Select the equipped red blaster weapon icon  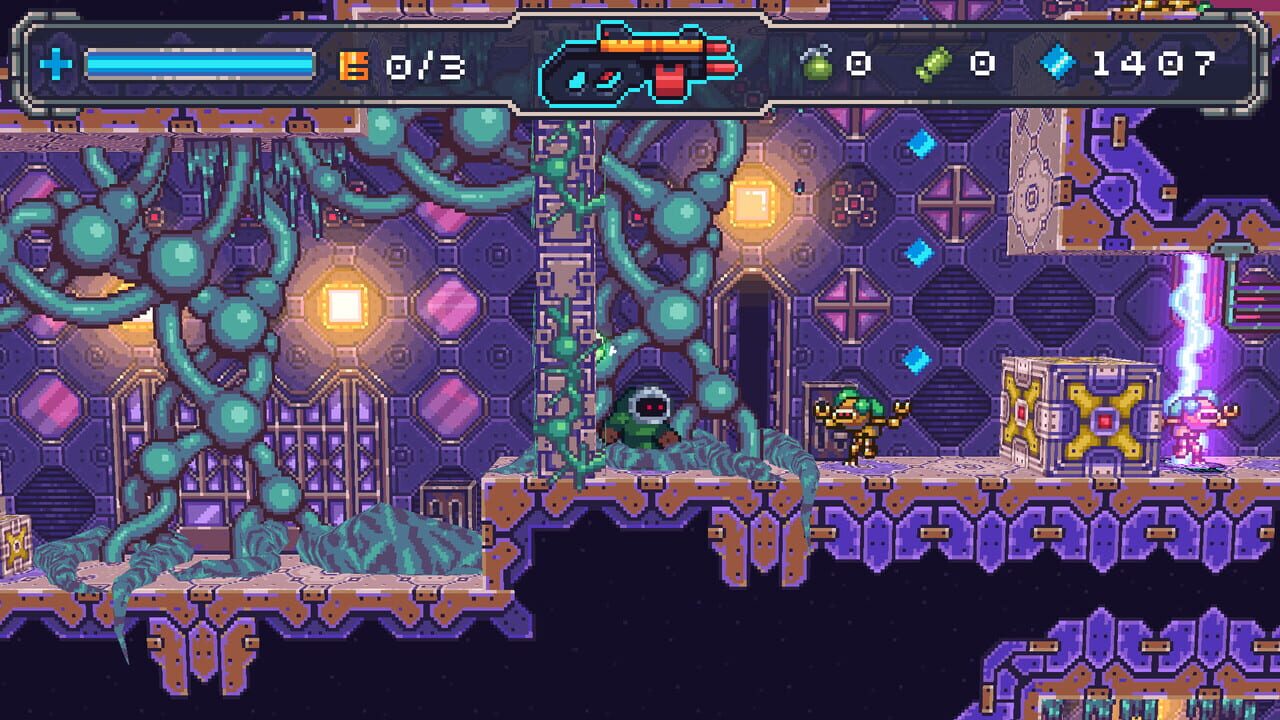pyautogui.click(x=665, y=63)
